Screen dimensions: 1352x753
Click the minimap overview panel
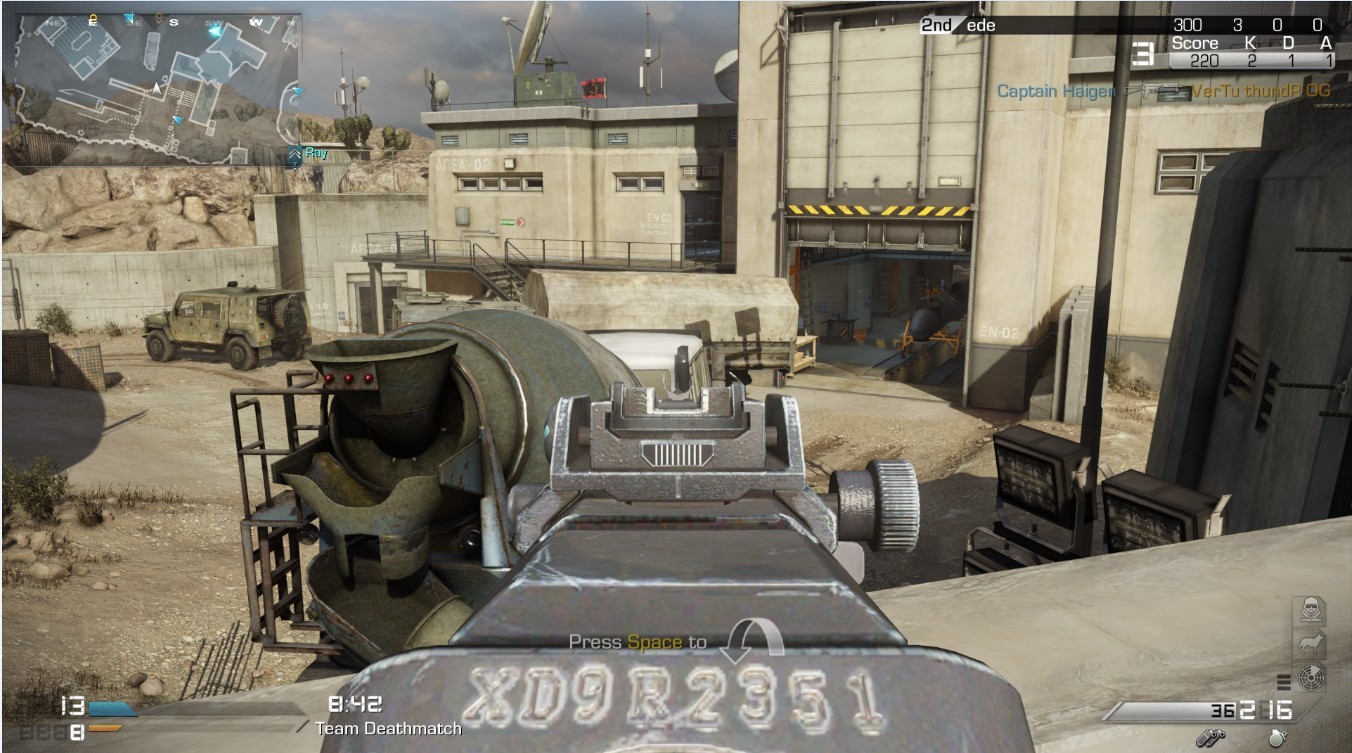(x=152, y=88)
